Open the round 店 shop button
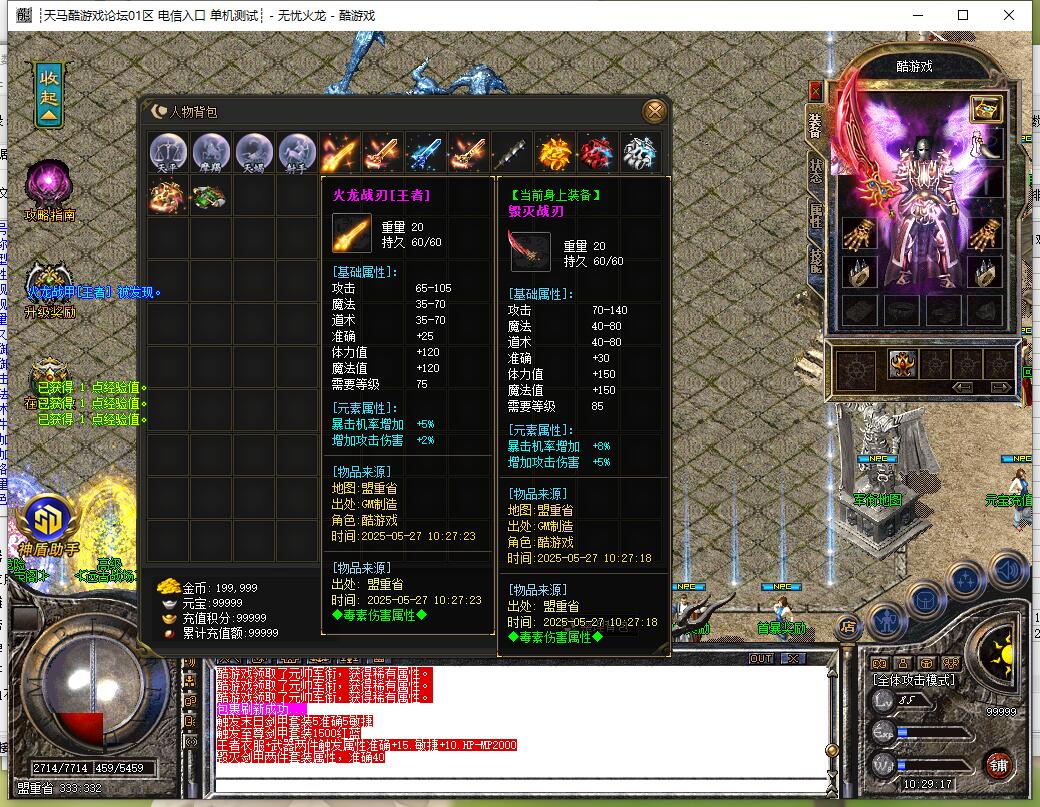The width and height of the screenshot is (1040, 807). point(846,627)
